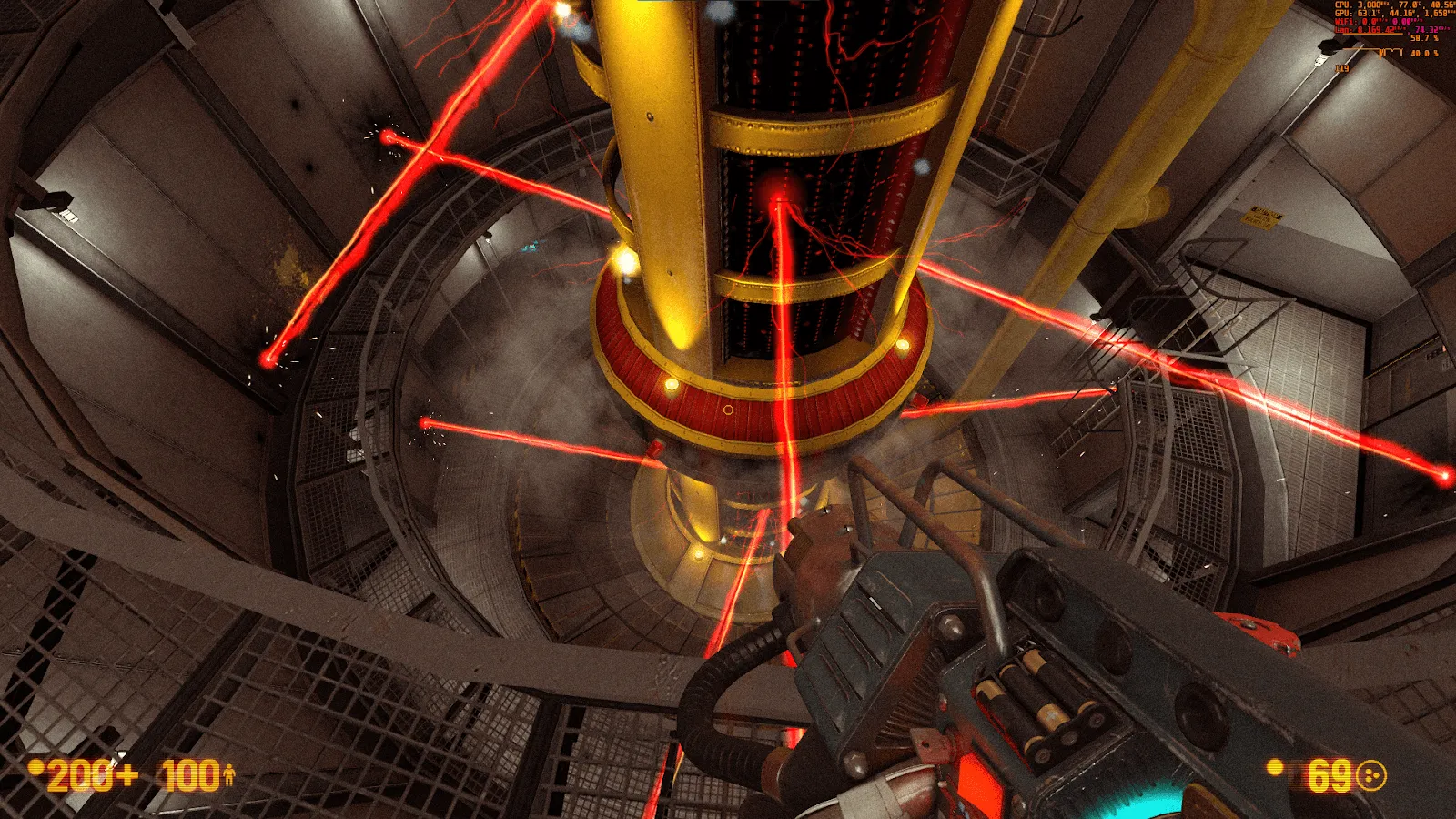This screenshot has height=819, width=1456.
Task: Select the 119 framerate counter
Action: (x=1342, y=68)
